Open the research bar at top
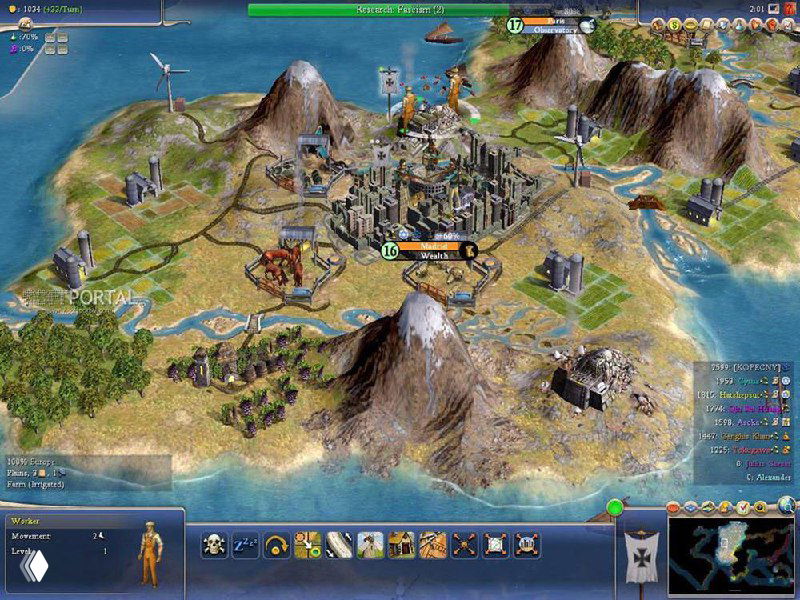This screenshot has width=800, height=600. [400, 9]
